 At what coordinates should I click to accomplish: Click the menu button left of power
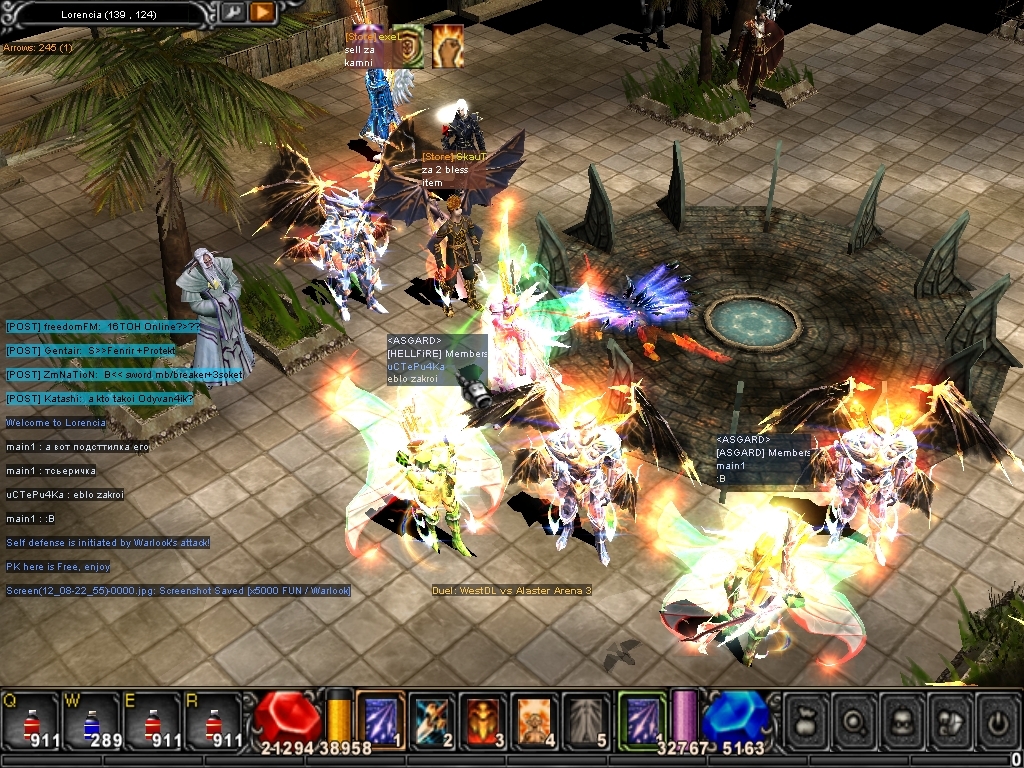click(x=951, y=719)
